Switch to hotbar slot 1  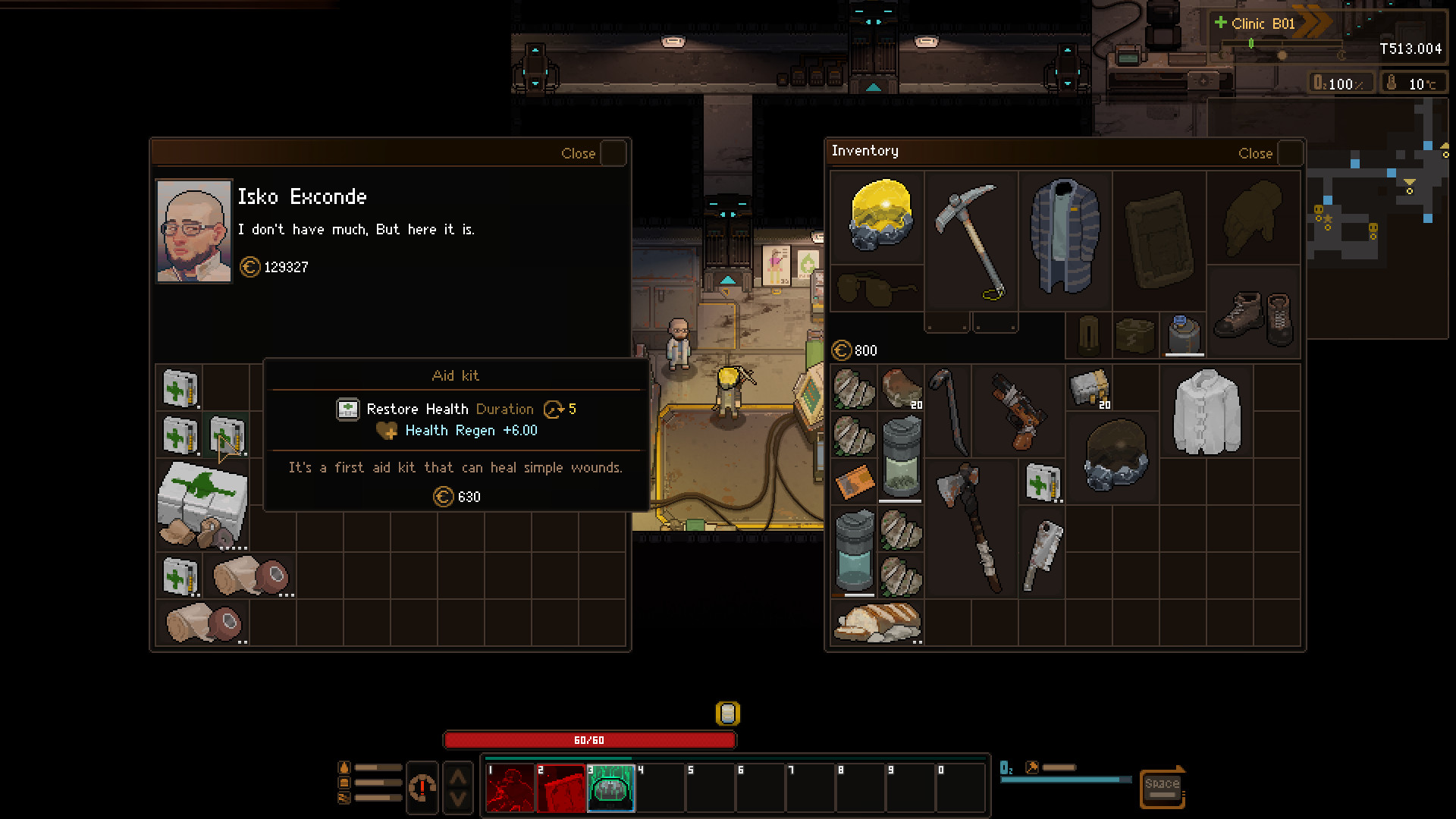510,788
